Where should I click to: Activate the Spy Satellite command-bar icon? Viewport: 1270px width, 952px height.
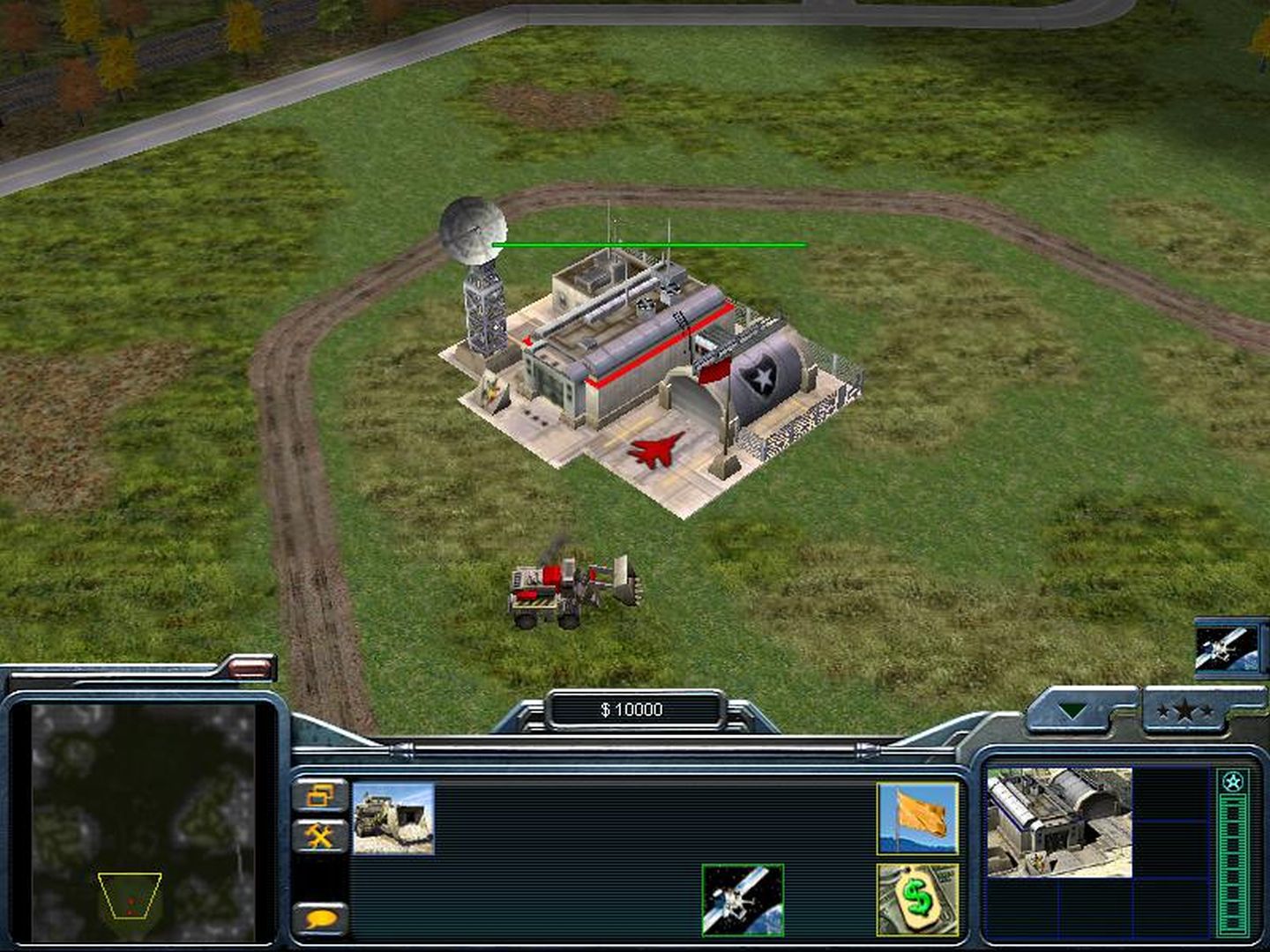[x=743, y=899]
